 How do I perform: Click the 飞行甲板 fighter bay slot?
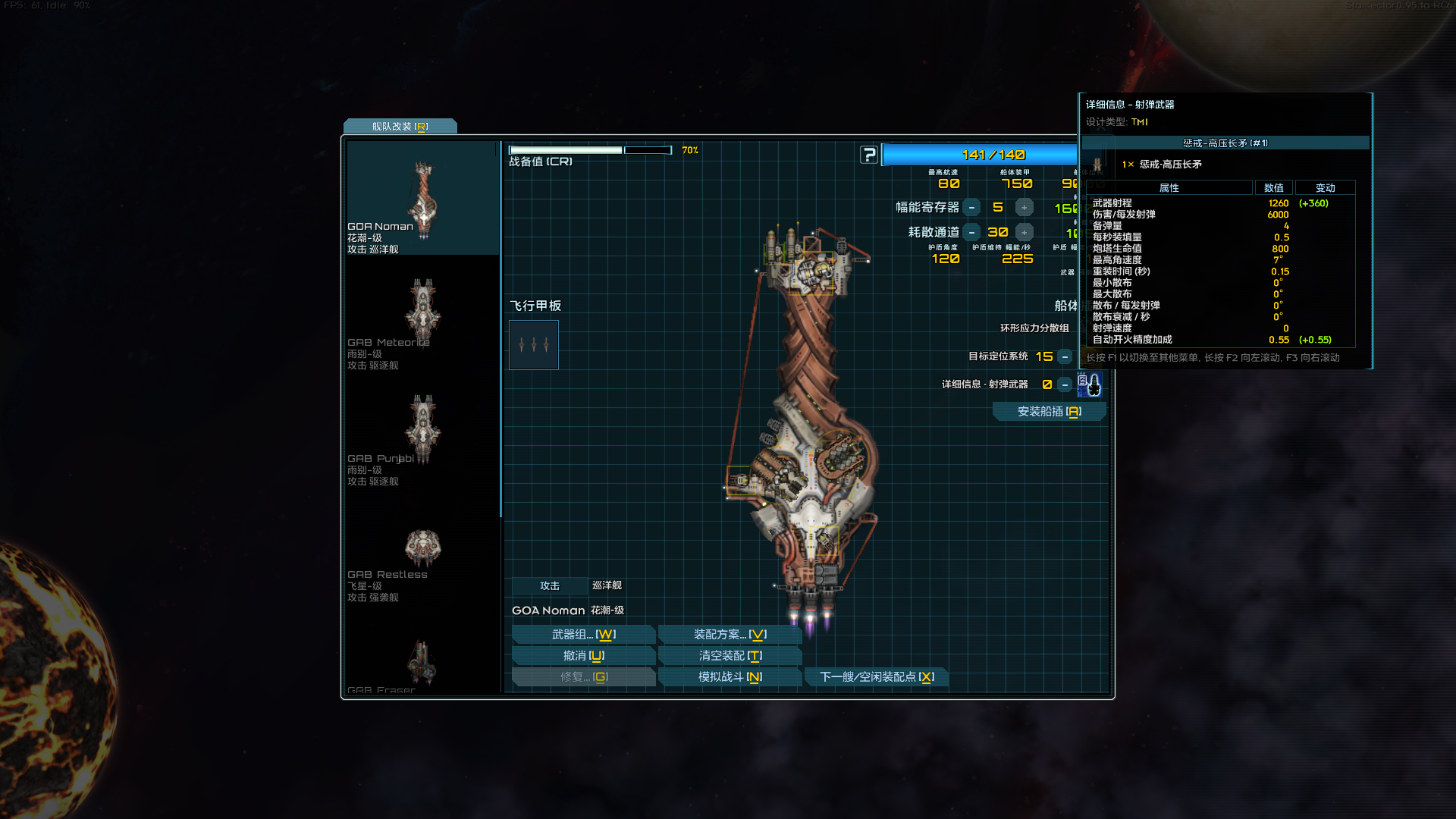(534, 345)
